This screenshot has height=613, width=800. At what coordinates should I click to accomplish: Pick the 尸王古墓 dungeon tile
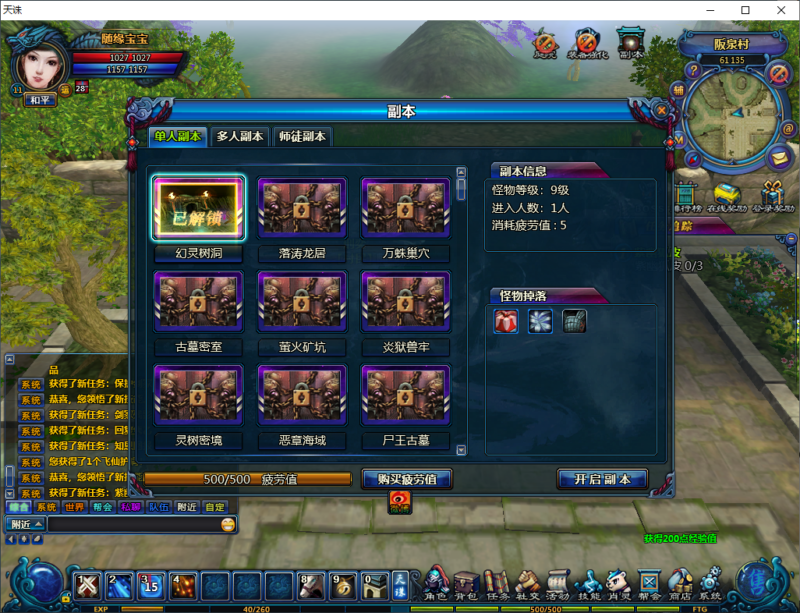(405, 396)
